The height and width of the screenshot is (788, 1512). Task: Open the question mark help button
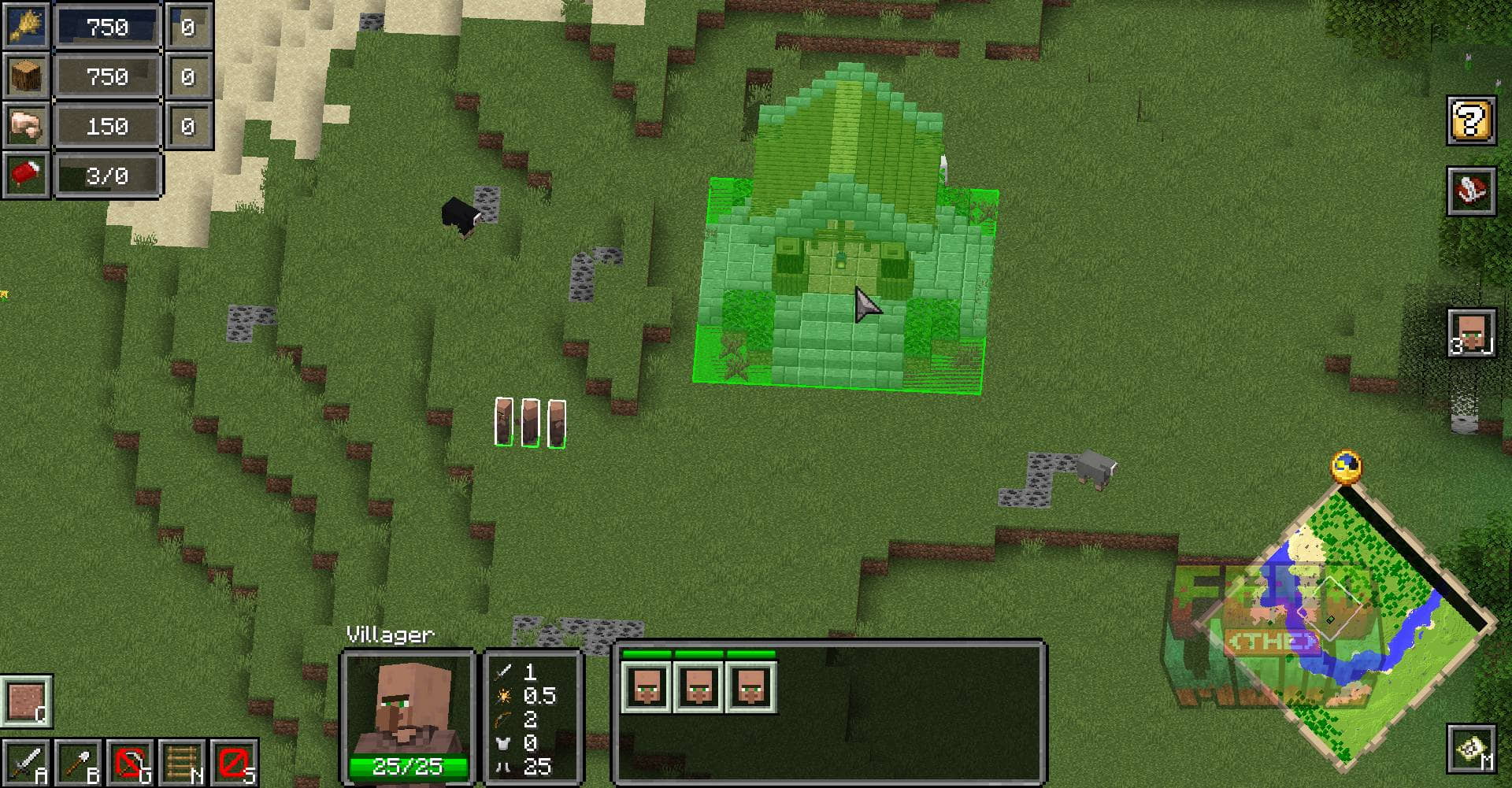(1470, 121)
